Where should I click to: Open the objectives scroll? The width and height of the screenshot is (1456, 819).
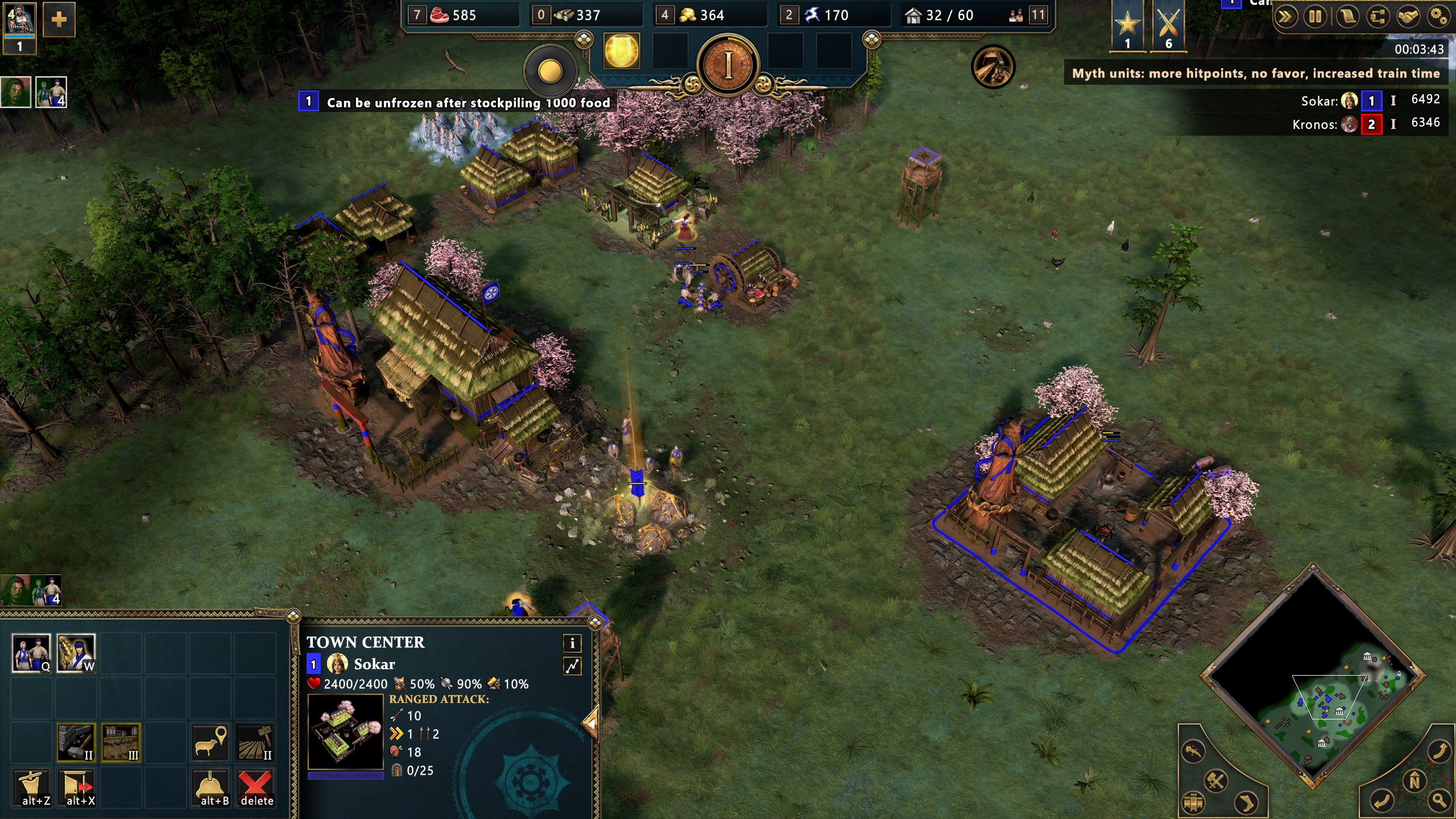click(1346, 16)
